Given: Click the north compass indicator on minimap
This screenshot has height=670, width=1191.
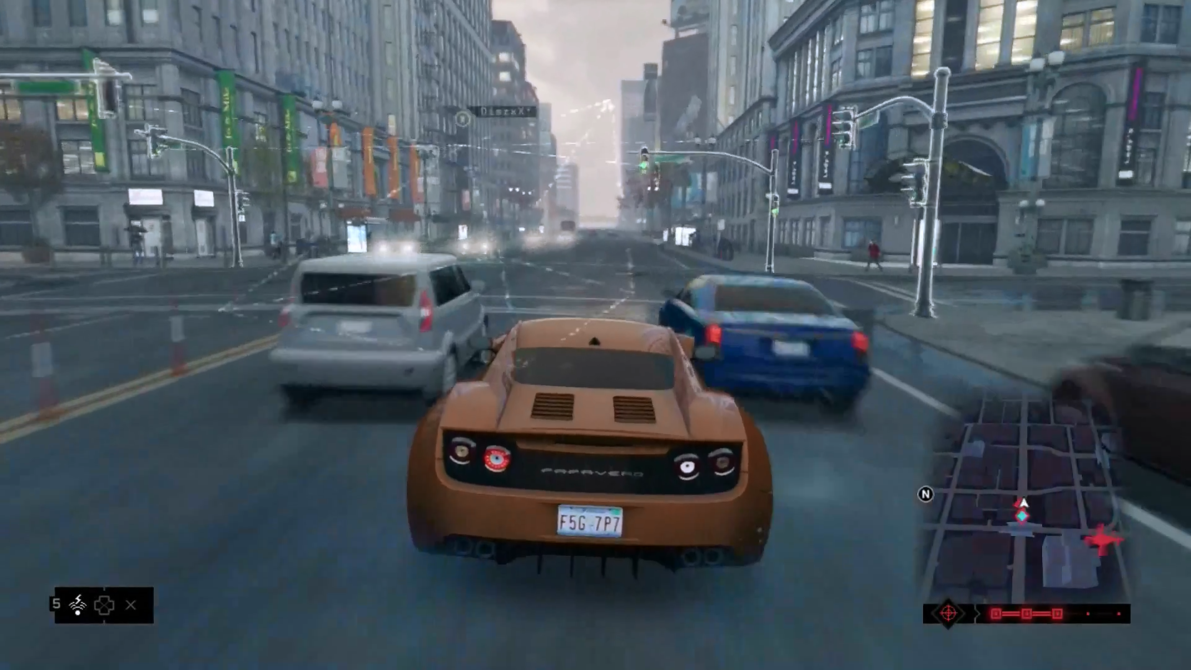Looking at the screenshot, I should (x=925, y=494).
